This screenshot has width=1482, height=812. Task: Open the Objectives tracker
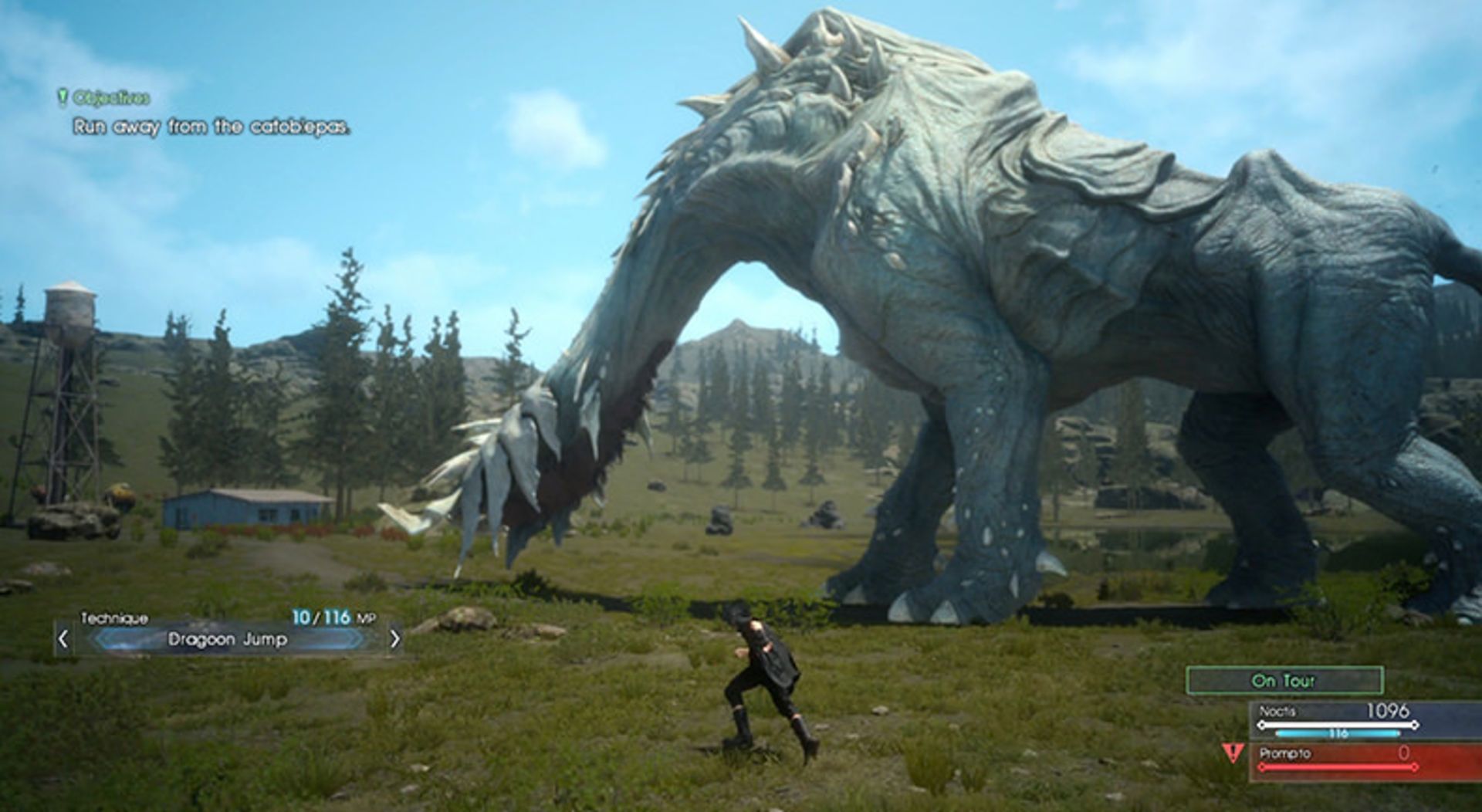104,98
